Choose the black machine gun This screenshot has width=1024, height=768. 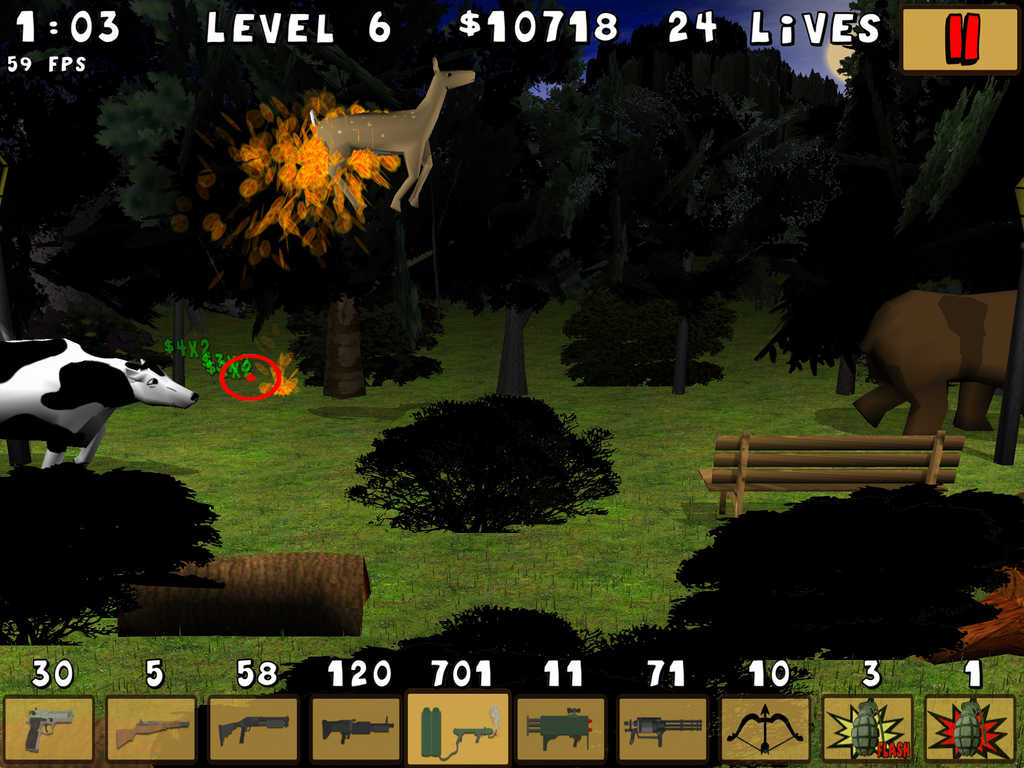pos(357,729)
